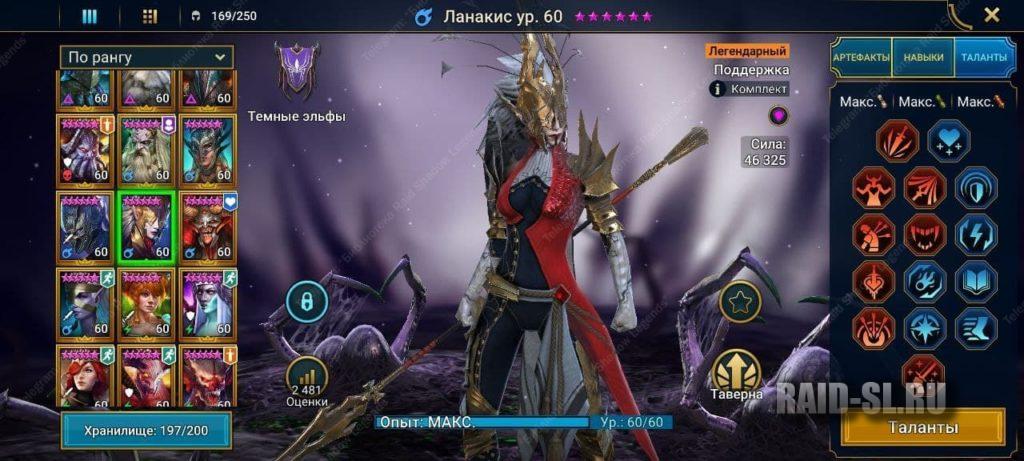Toggle the champion lock padlock icon
This screenshot has width=1024, height=461.
[306, 301]
